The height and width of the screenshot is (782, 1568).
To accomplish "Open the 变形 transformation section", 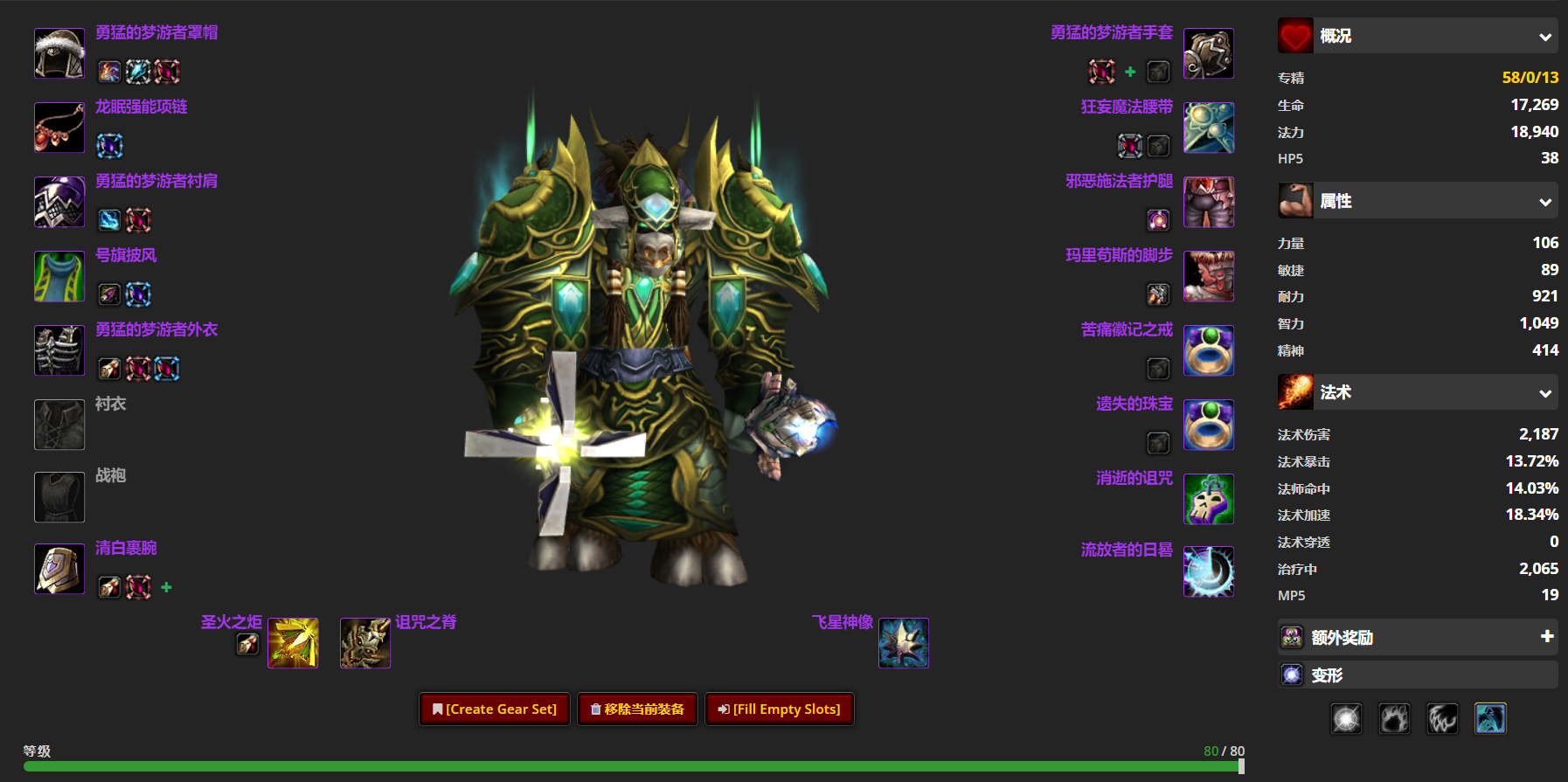I will tap(1418, 674).
